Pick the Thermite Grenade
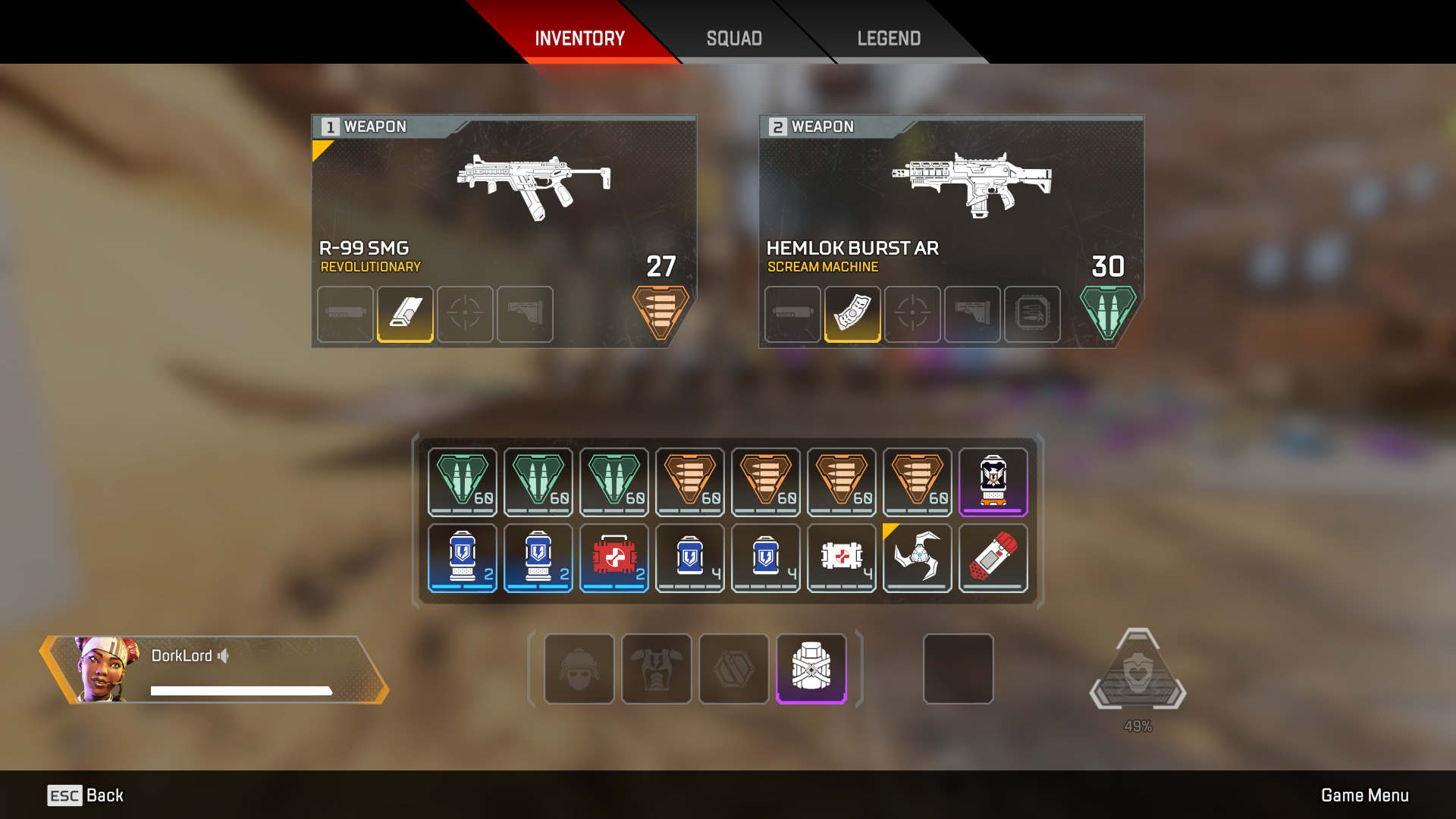The height and width of the screenshot is (819, 1456). [993, 558]
